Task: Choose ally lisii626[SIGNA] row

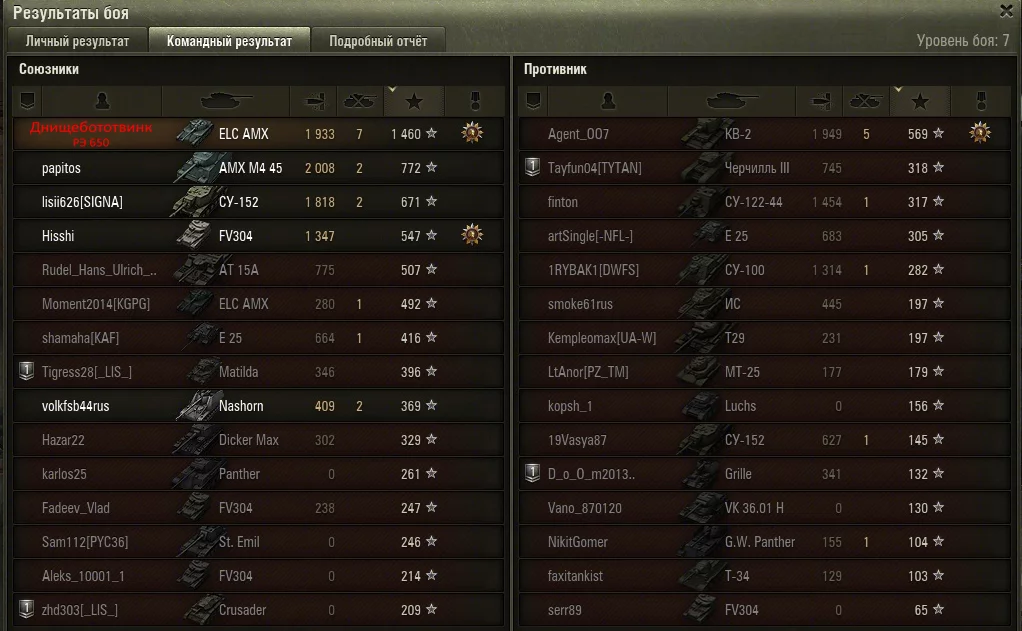Action: click(x=82, y=202)
